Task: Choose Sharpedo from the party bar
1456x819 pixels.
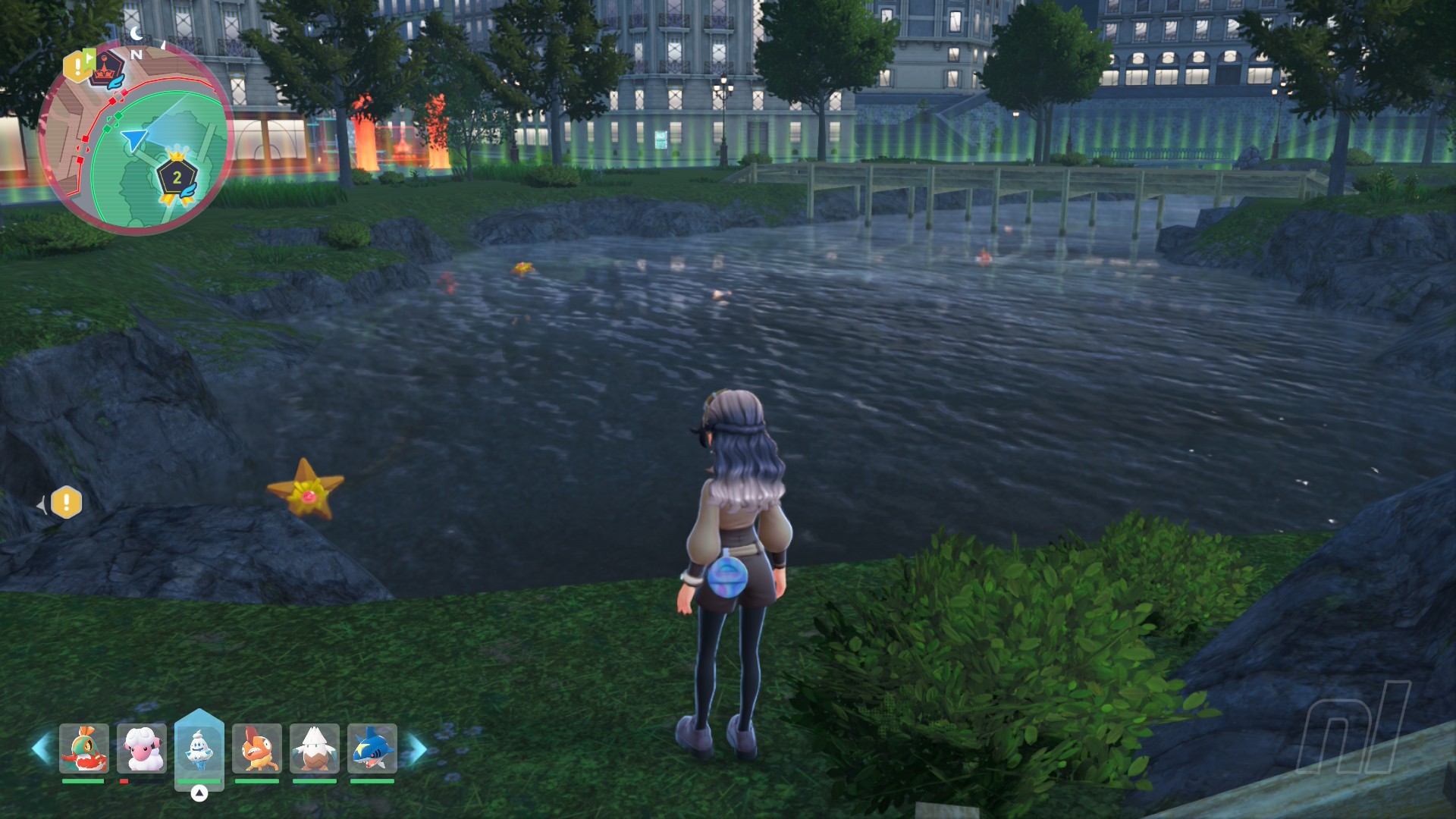Action: point(372,749)
